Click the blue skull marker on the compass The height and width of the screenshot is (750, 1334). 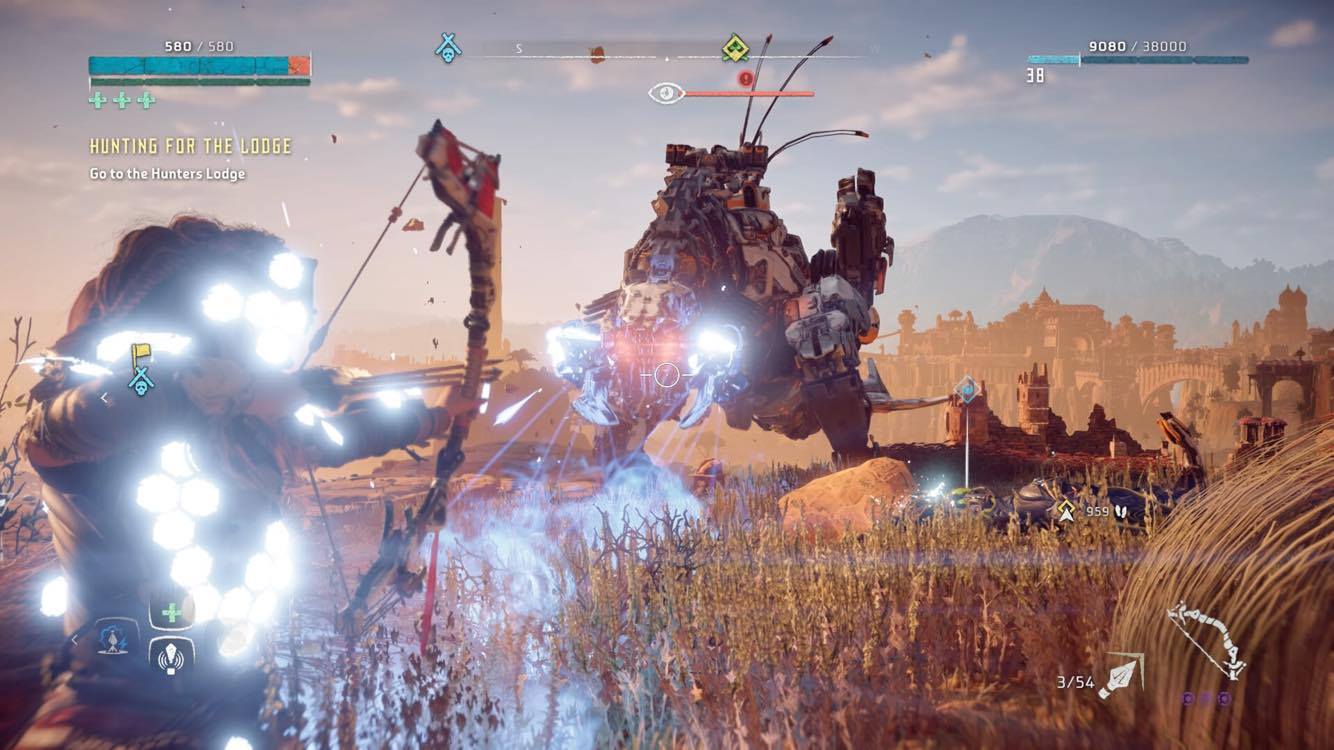pos(448,47)
